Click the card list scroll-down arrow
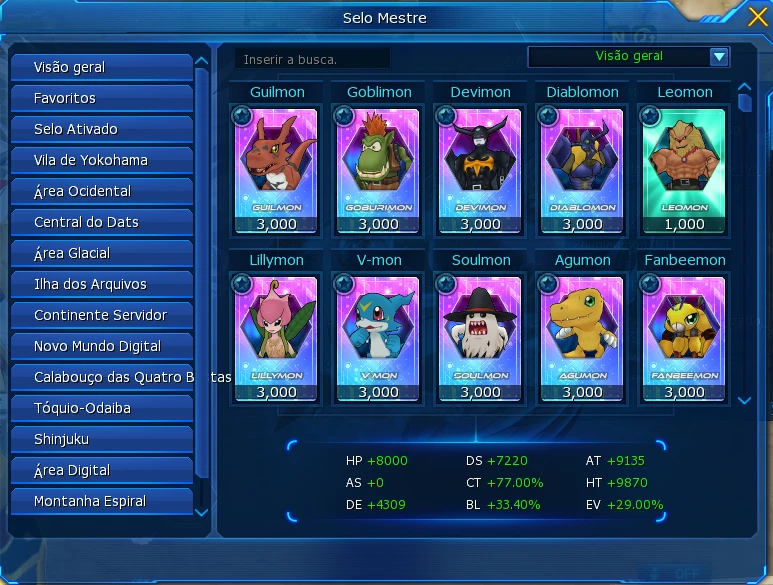The height and width of the screenshot is (585, 773). 744,400
